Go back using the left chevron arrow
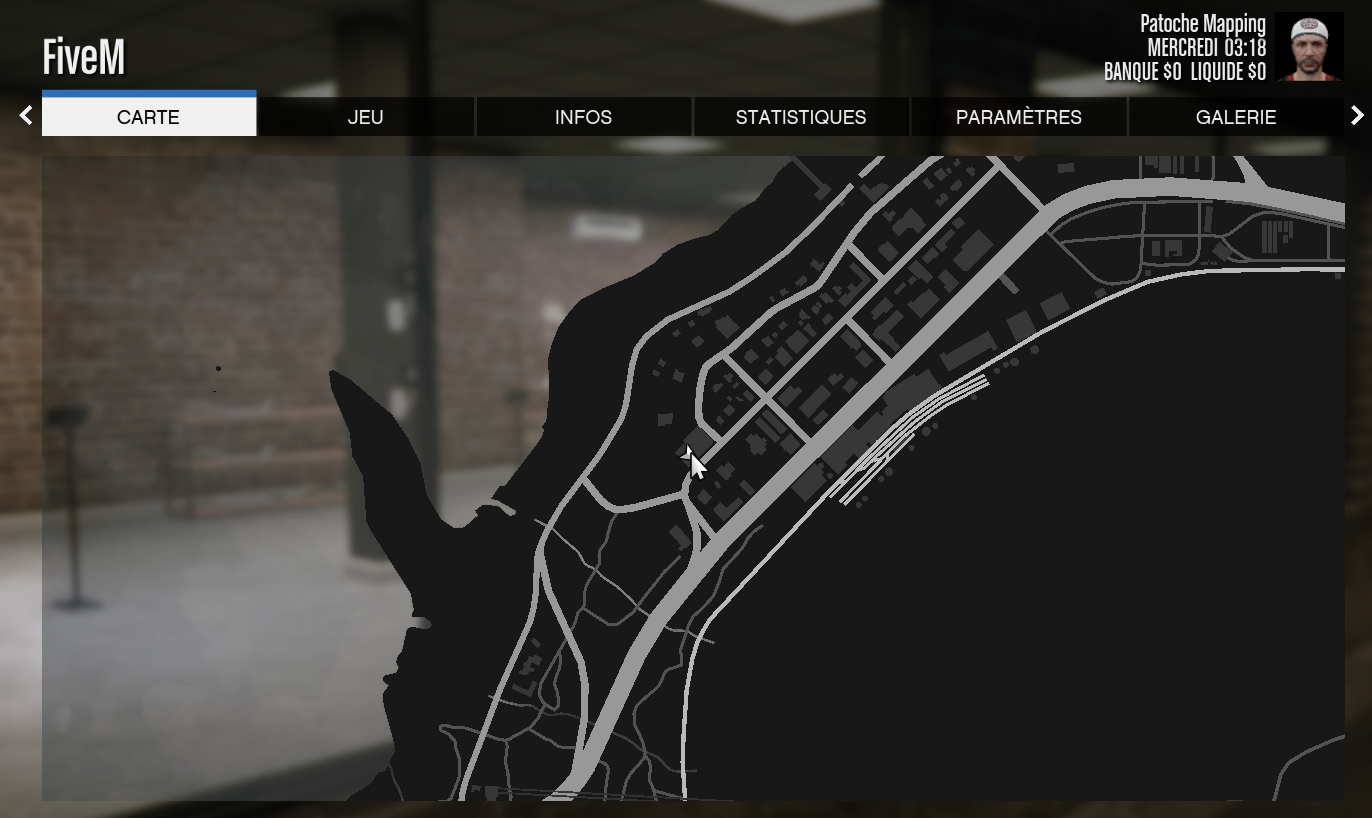 coord(25,115)
